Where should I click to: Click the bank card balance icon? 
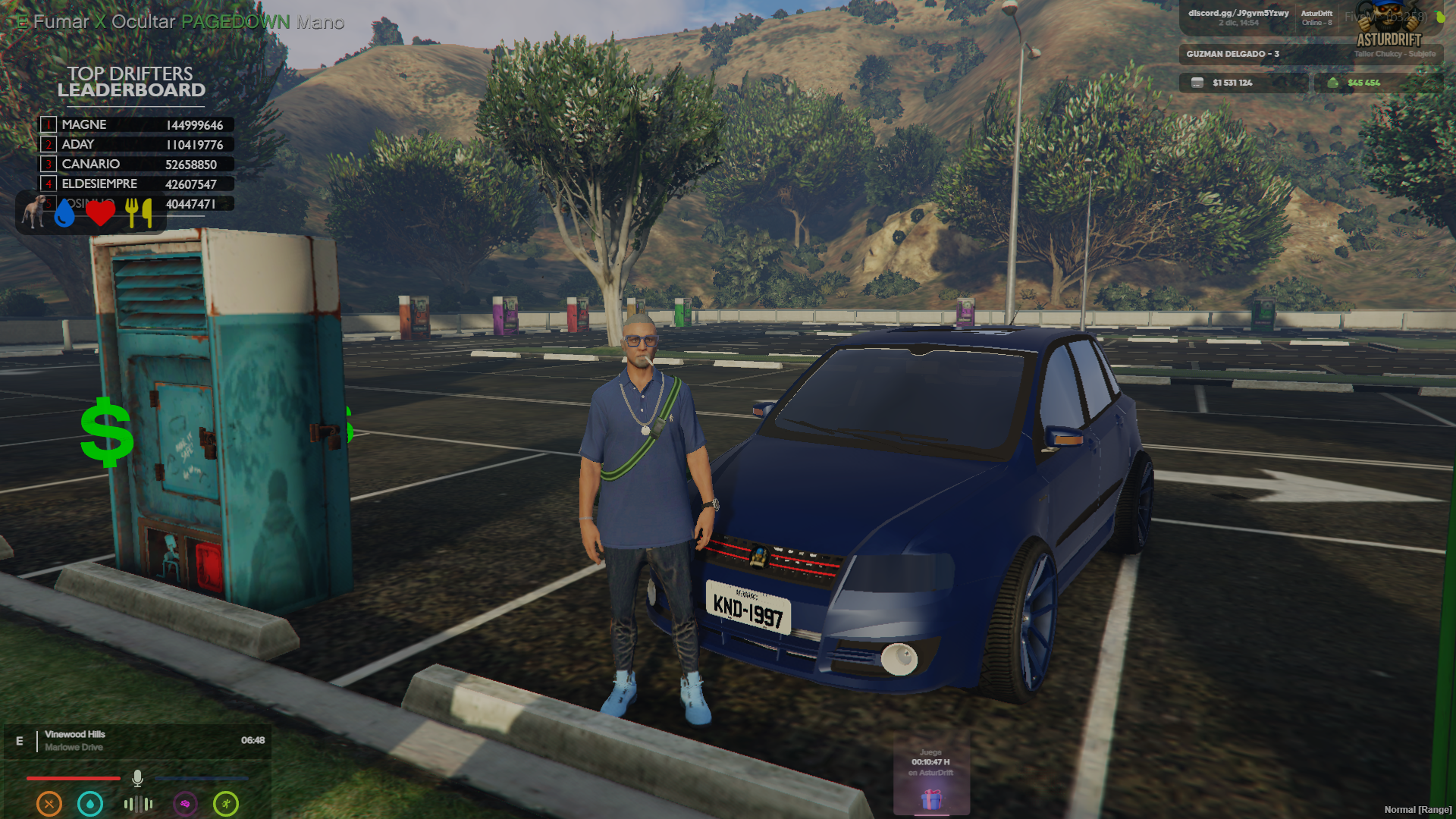pos(1197,83)
